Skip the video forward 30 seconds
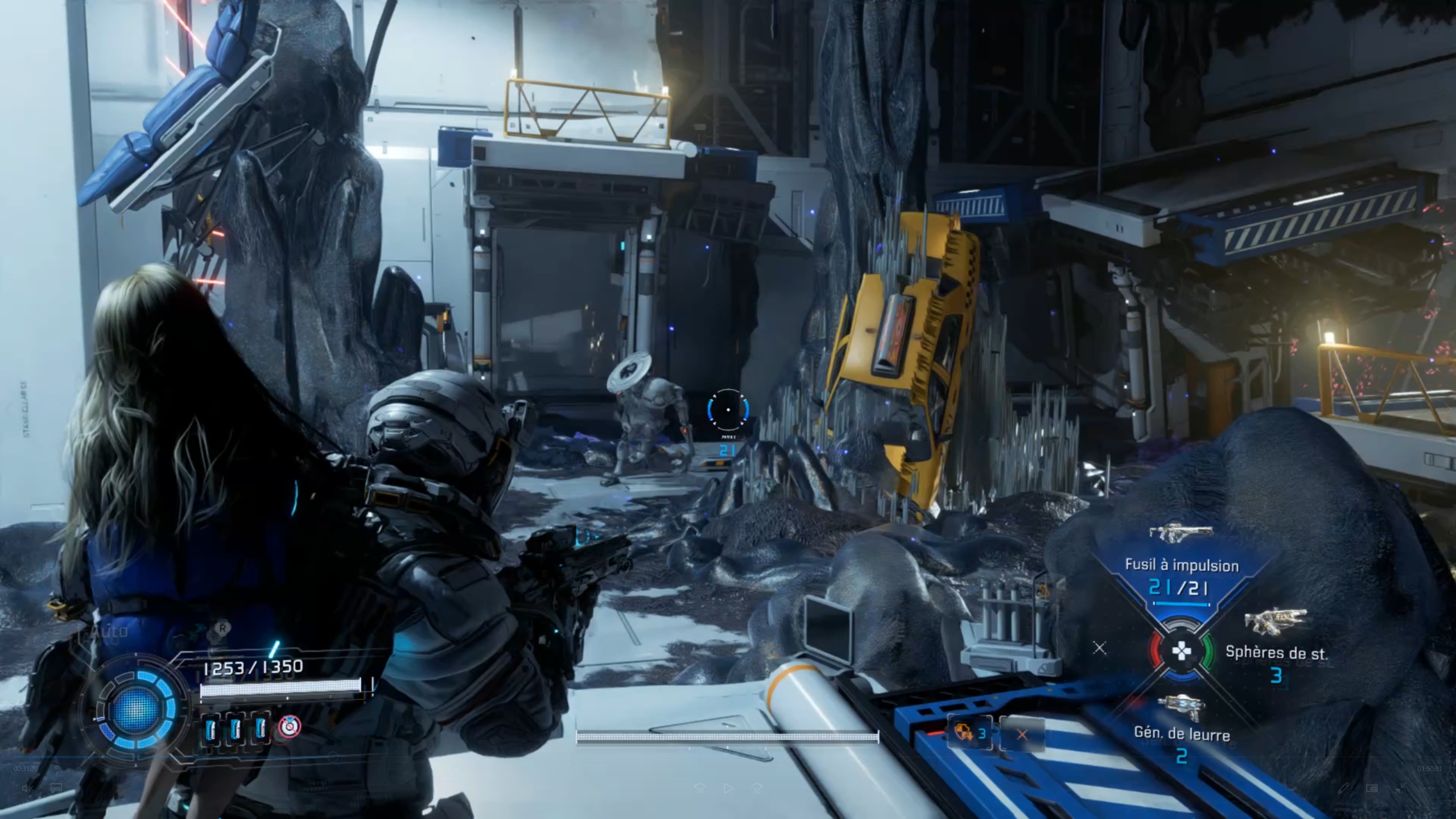1456x819 pixels. tap(757, 788)
